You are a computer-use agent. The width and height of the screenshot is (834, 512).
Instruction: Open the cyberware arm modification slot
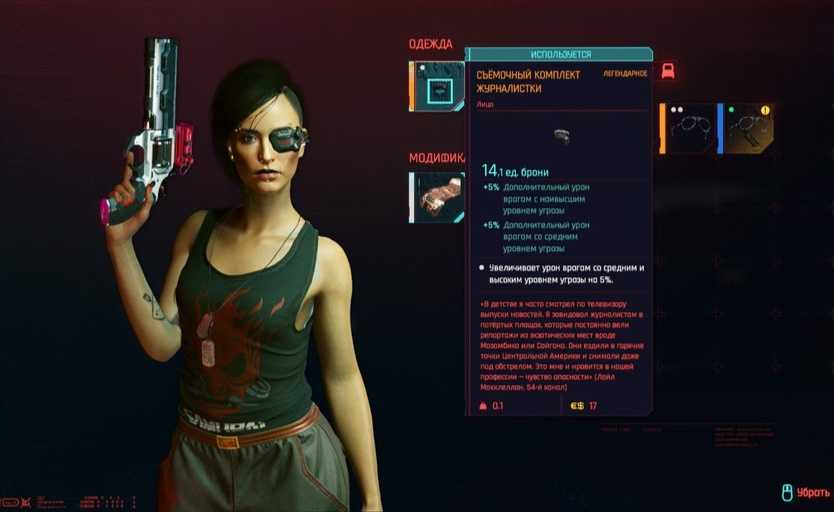(438, 197)
